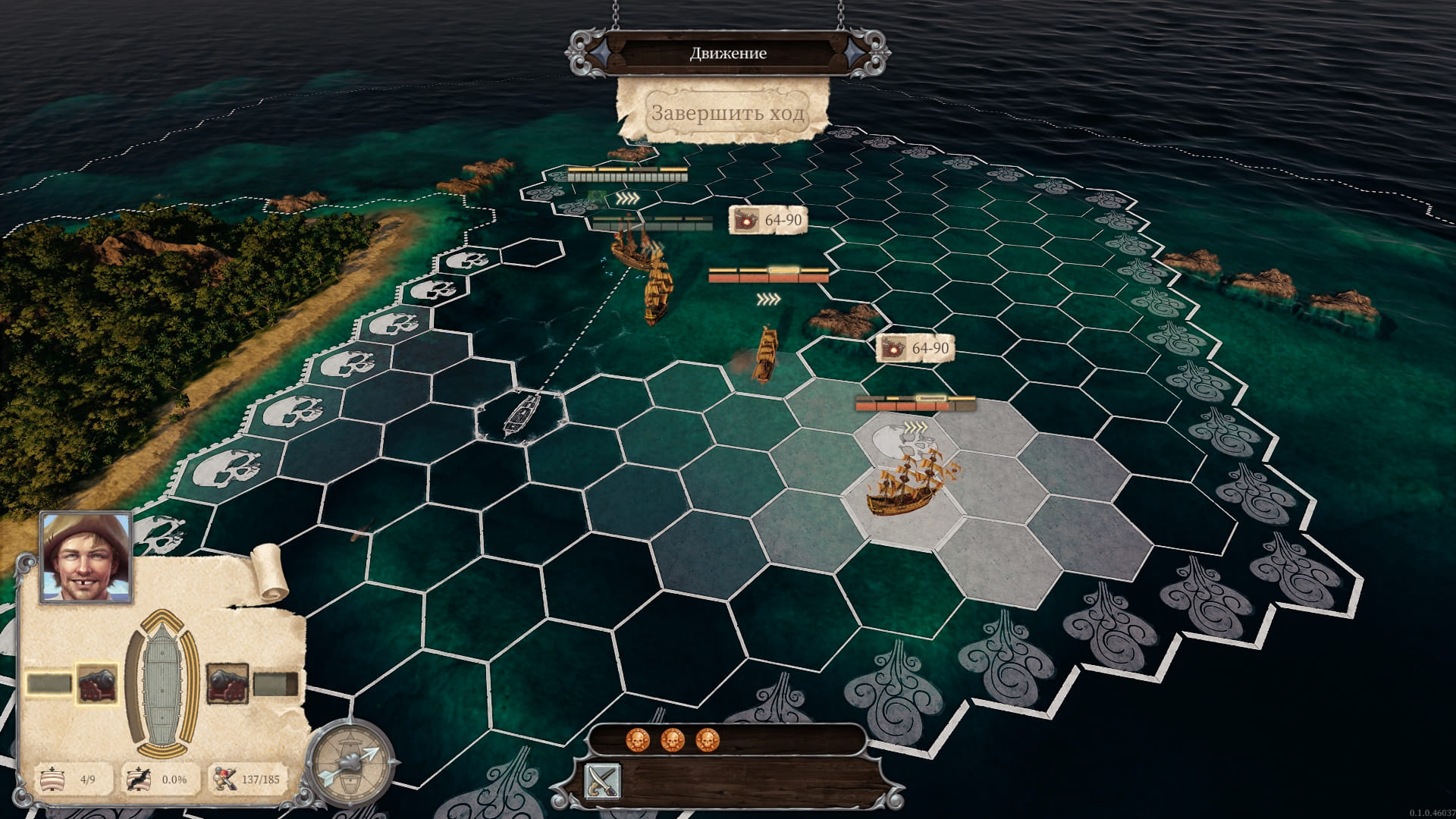The height and width of the screenshot is (819, 1456).
Task: Select the large galleon on the highlighted hex
Action: [x=909, y=481]
